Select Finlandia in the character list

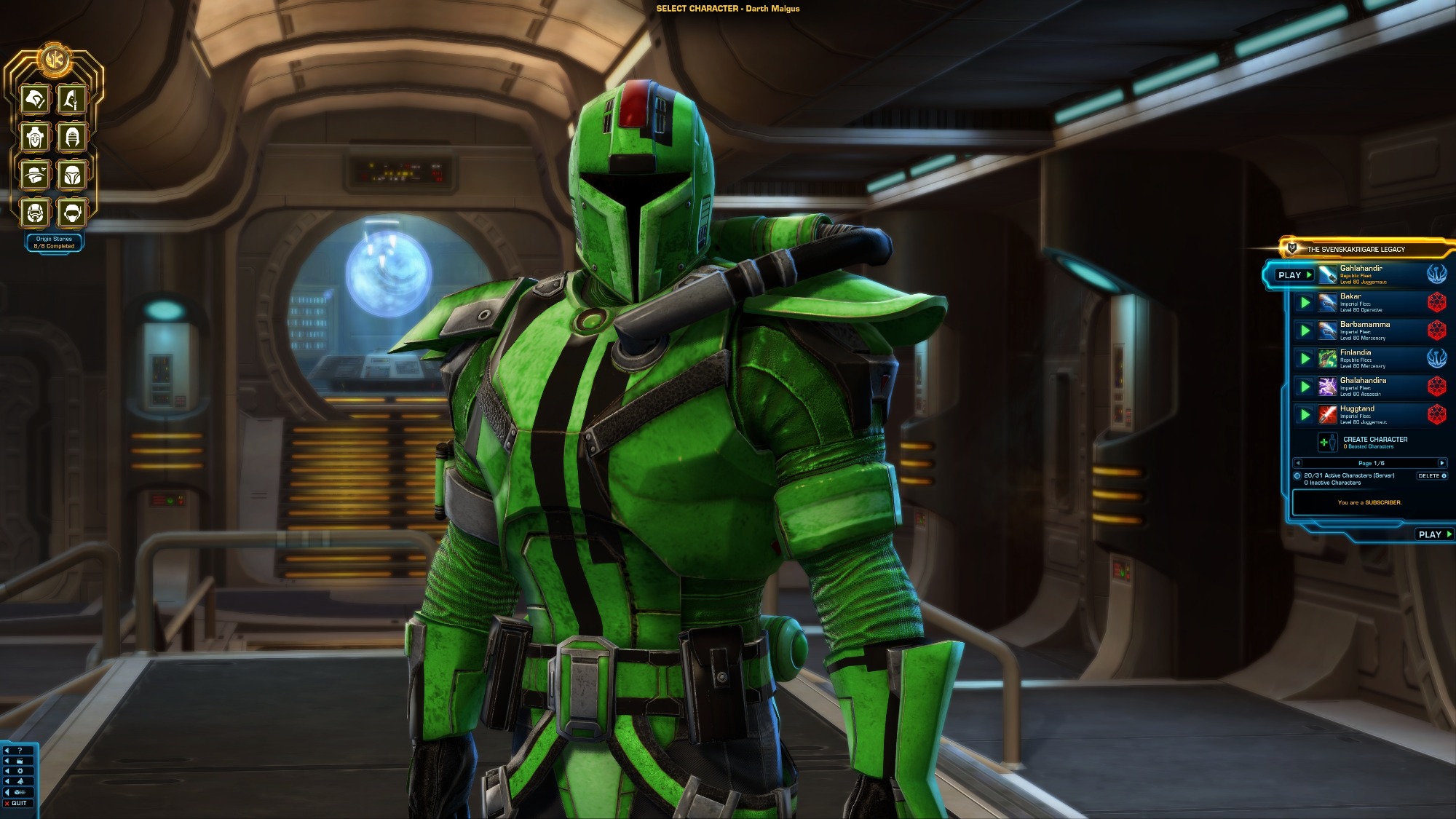(x=1360, y=358)
